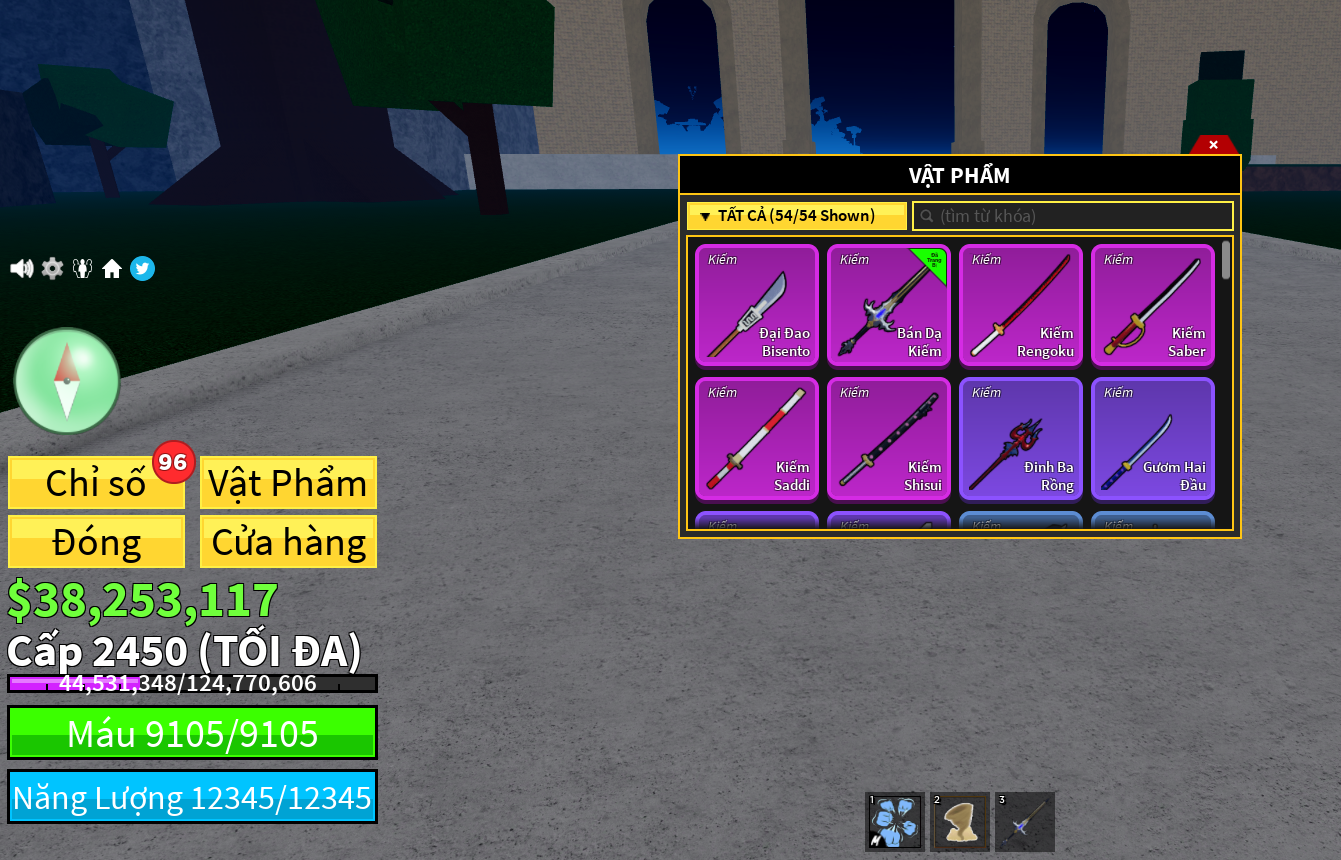Open the Cửa hàng shop

pyautogui.click(x=288, y=541)
